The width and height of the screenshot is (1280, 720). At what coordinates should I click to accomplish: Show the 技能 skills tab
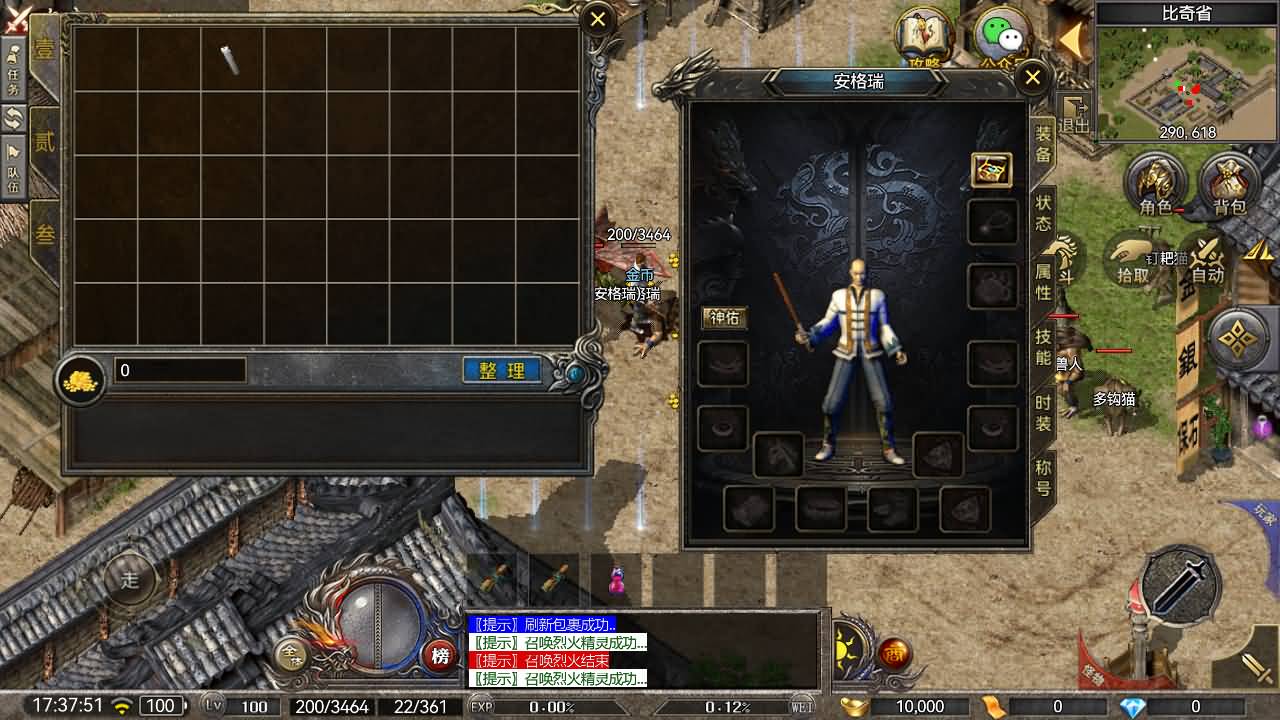pos(1043,347)
